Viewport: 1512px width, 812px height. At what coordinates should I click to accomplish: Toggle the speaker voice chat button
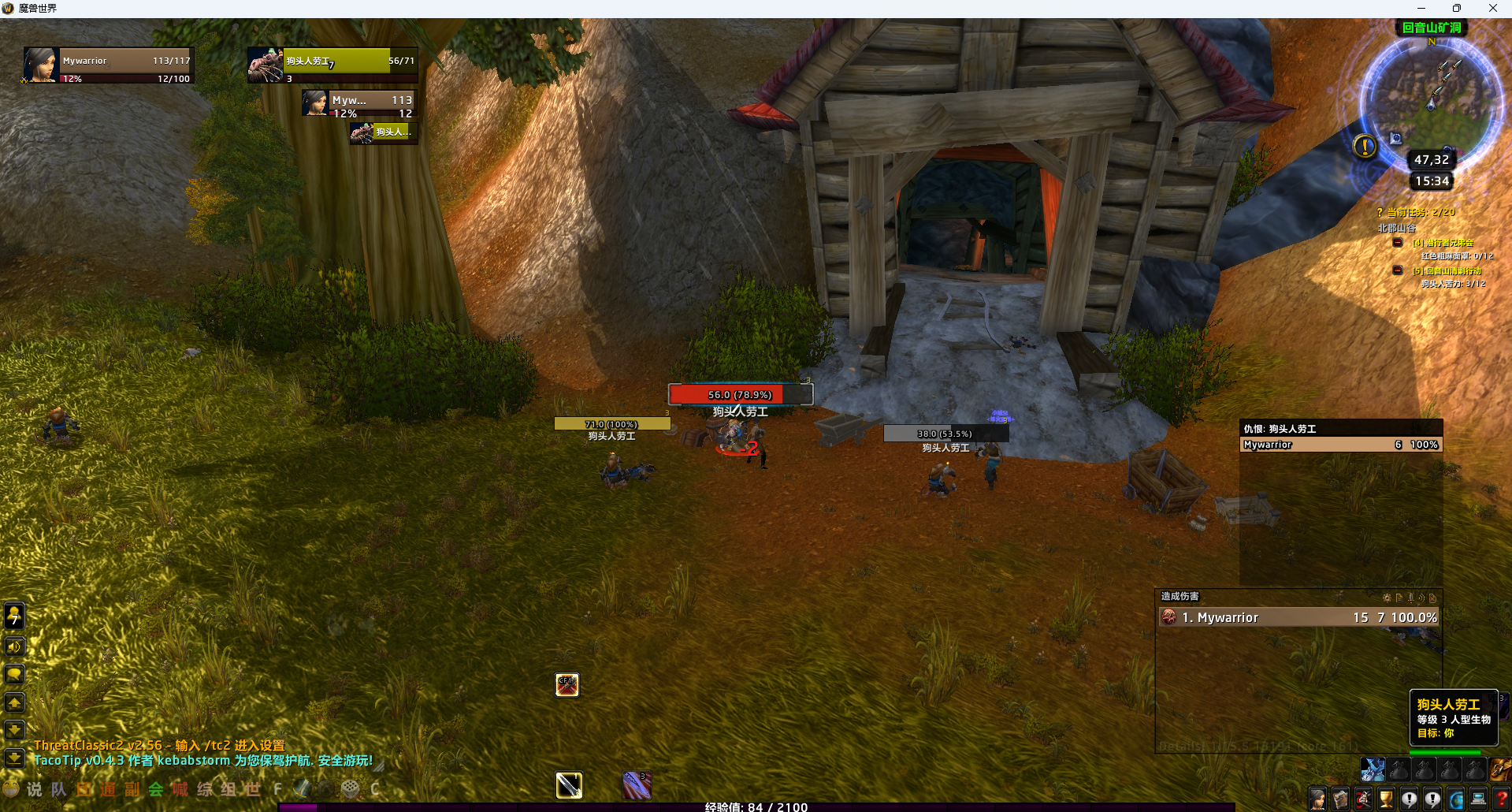(14, 647)
